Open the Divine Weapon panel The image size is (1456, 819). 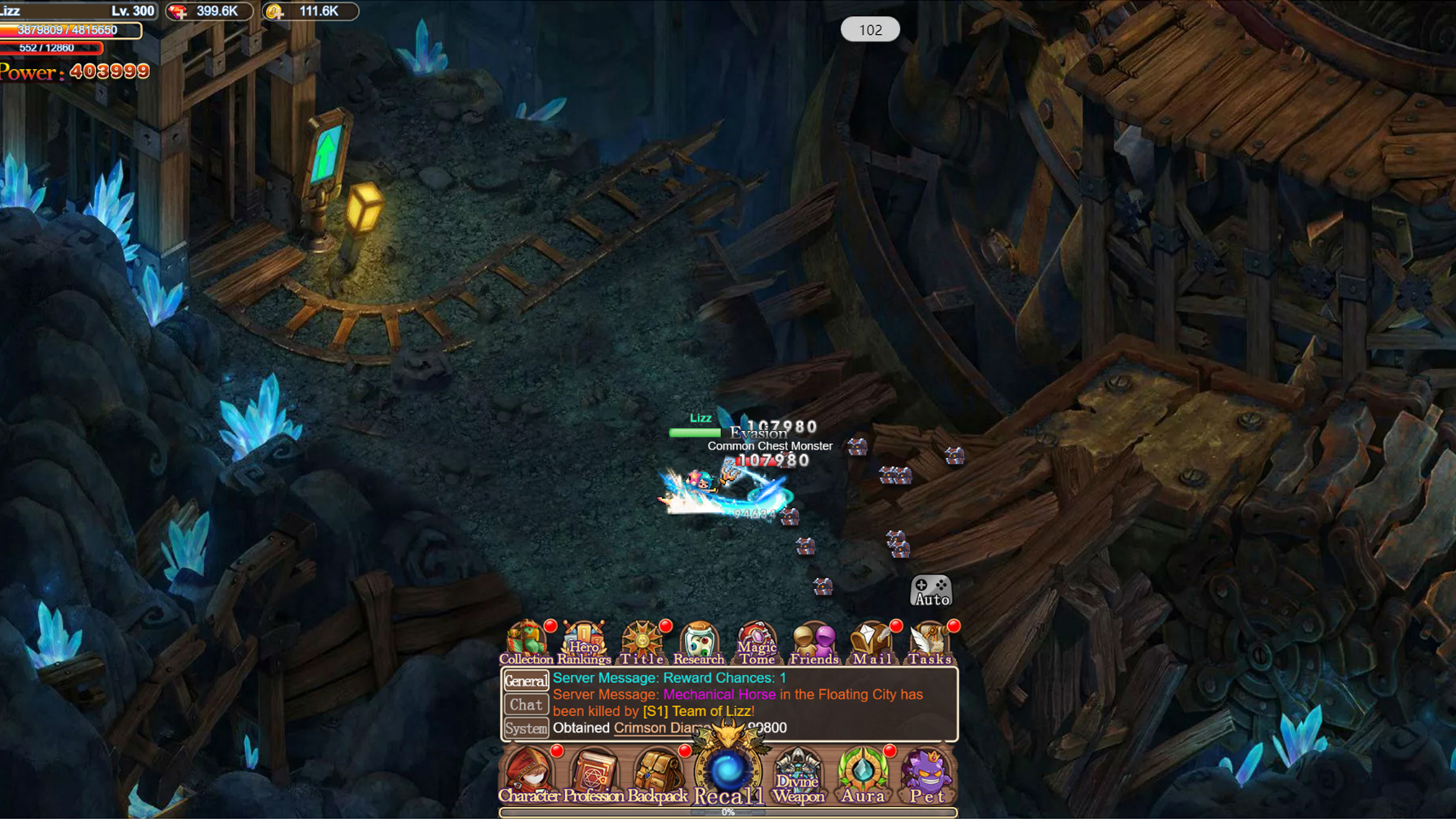click(799, 771)
